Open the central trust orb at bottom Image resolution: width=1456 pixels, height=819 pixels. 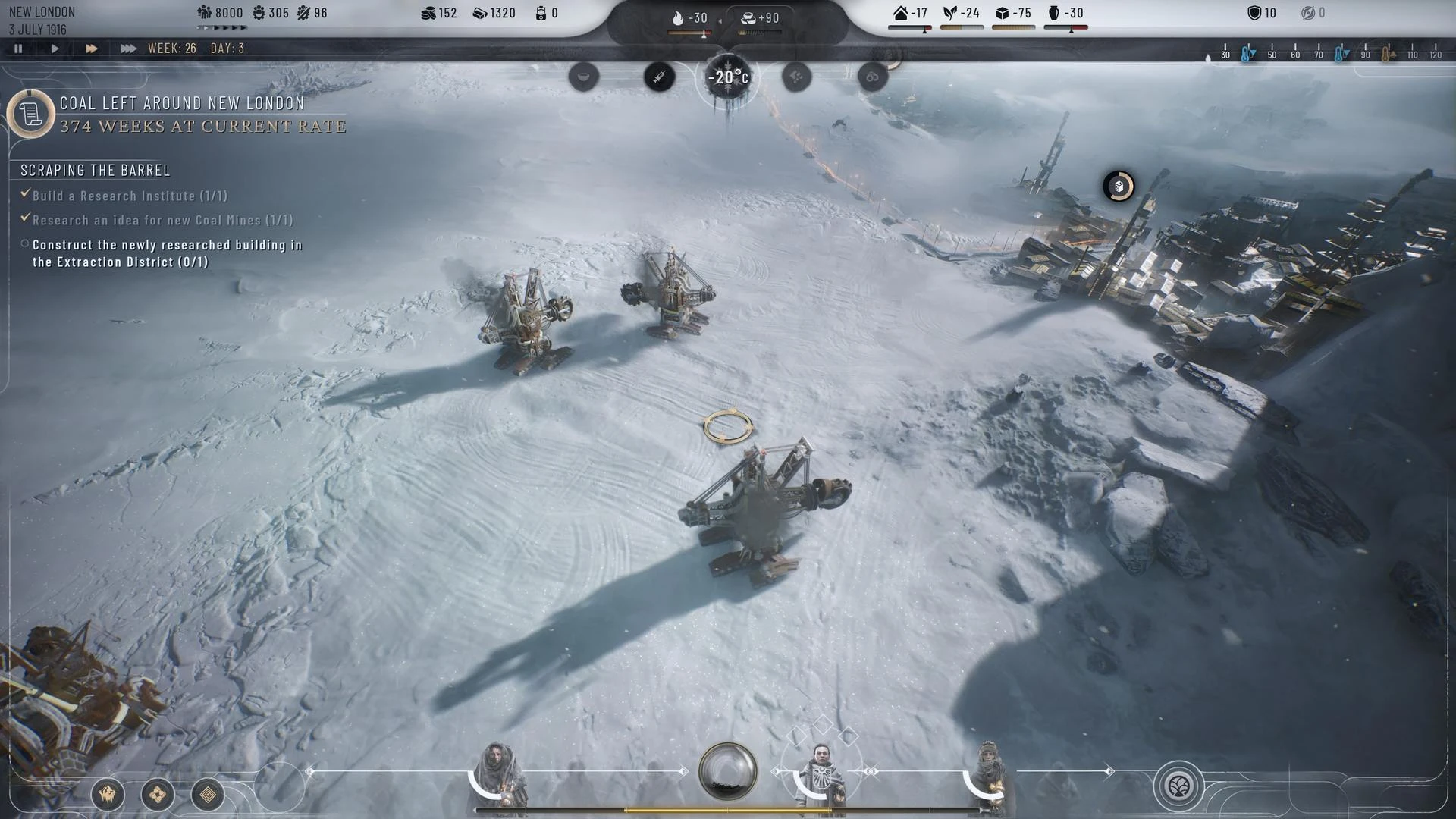[727, 771]
